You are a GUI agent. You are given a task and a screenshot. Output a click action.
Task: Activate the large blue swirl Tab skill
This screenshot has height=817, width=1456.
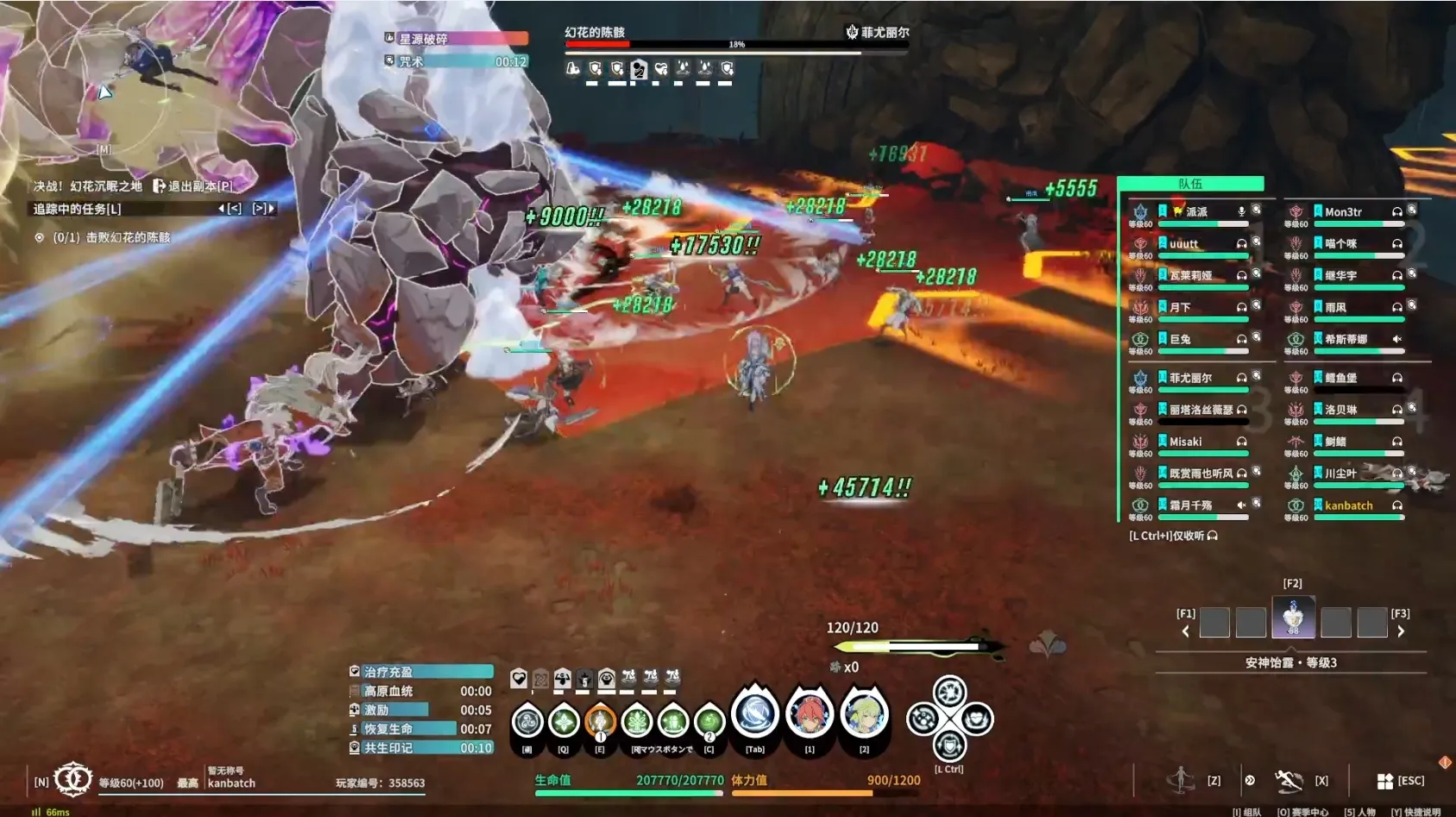755,715
